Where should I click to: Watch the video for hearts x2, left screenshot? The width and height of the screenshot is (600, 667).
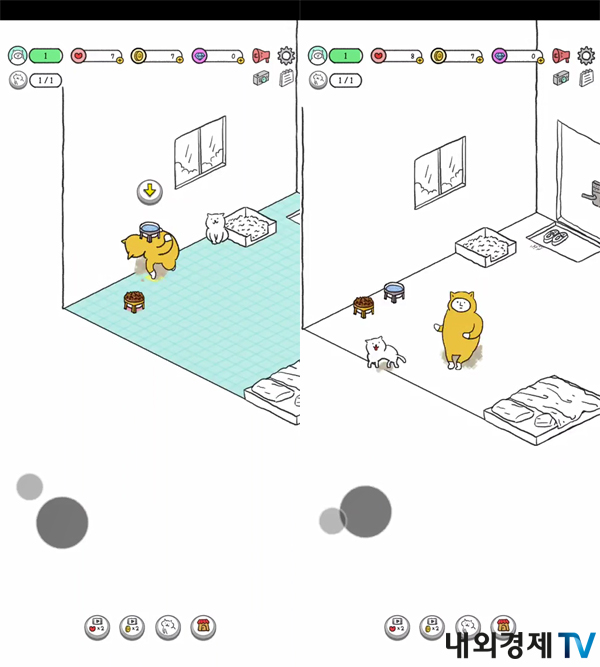coord(97,626)
